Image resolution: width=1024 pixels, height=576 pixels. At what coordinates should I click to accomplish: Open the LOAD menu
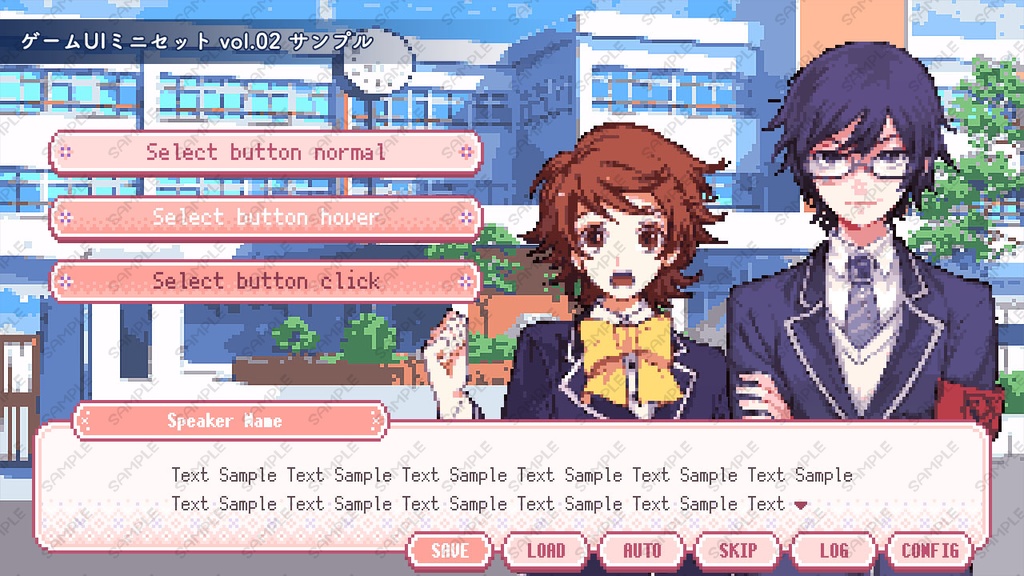pyautogui.click(x=546, y=550)
